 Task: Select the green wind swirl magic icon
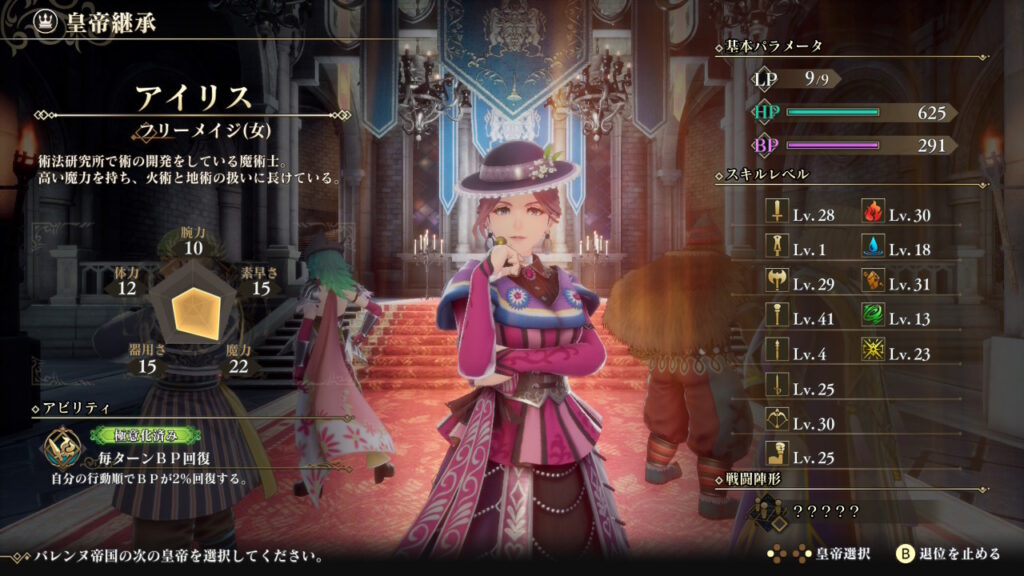pos(872,317)
